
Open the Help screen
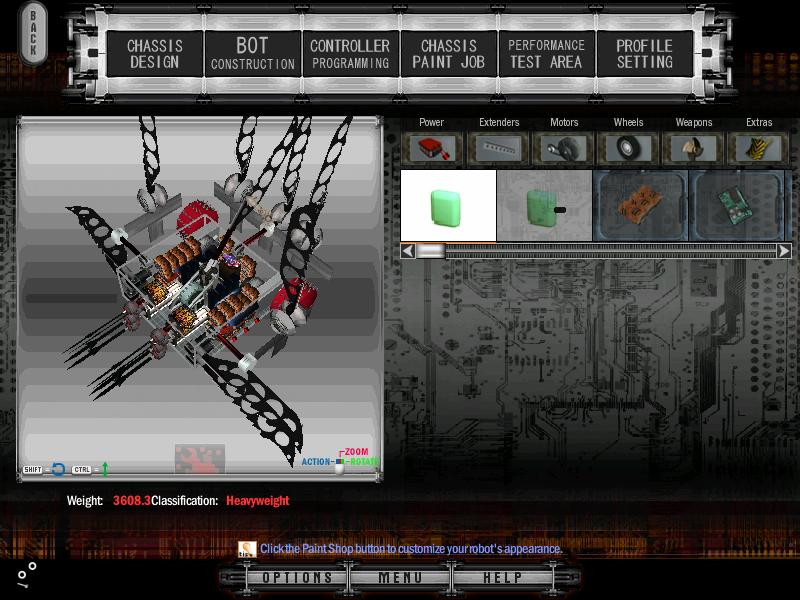pyautogui.click(x=502, y=578)
